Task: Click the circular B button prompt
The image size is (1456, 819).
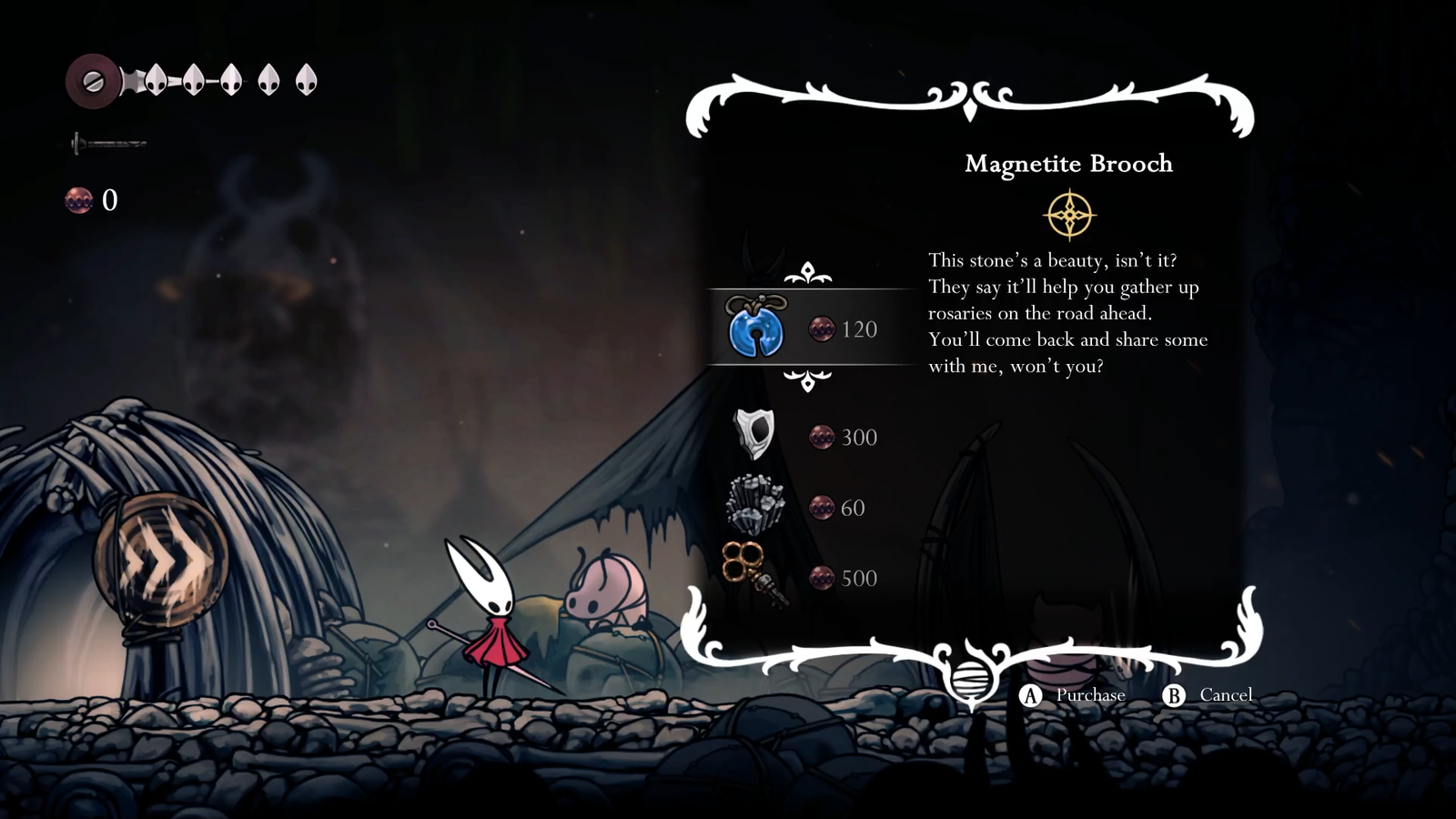Action: 1176,695
